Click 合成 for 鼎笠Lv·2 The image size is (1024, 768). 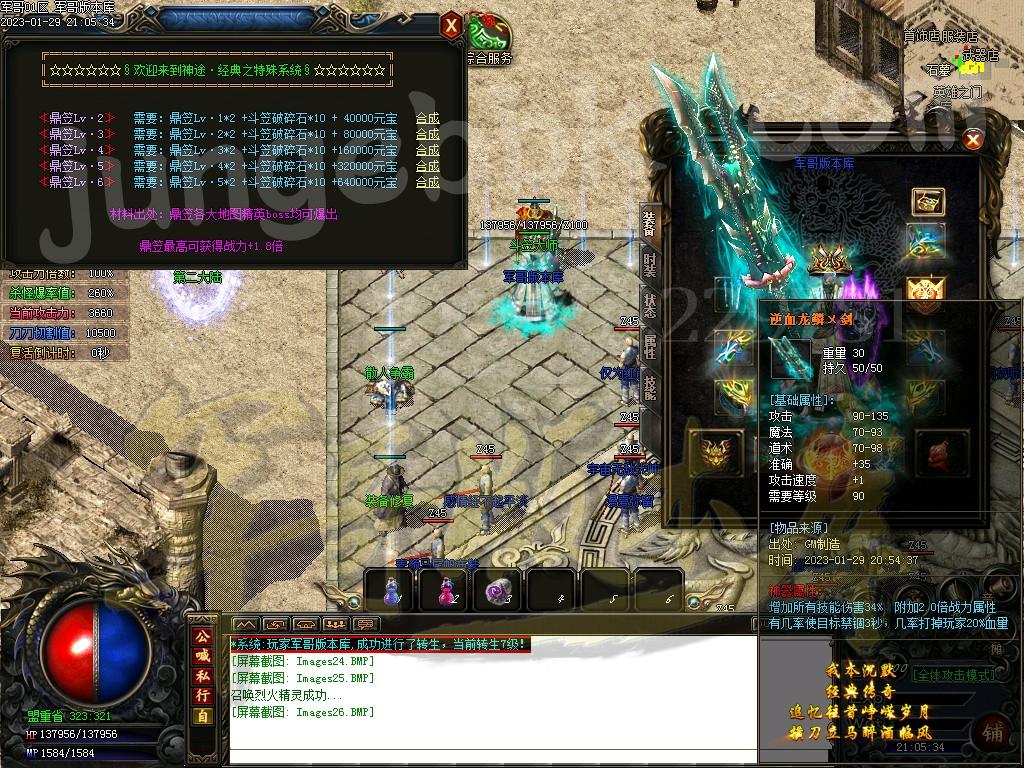427,118
